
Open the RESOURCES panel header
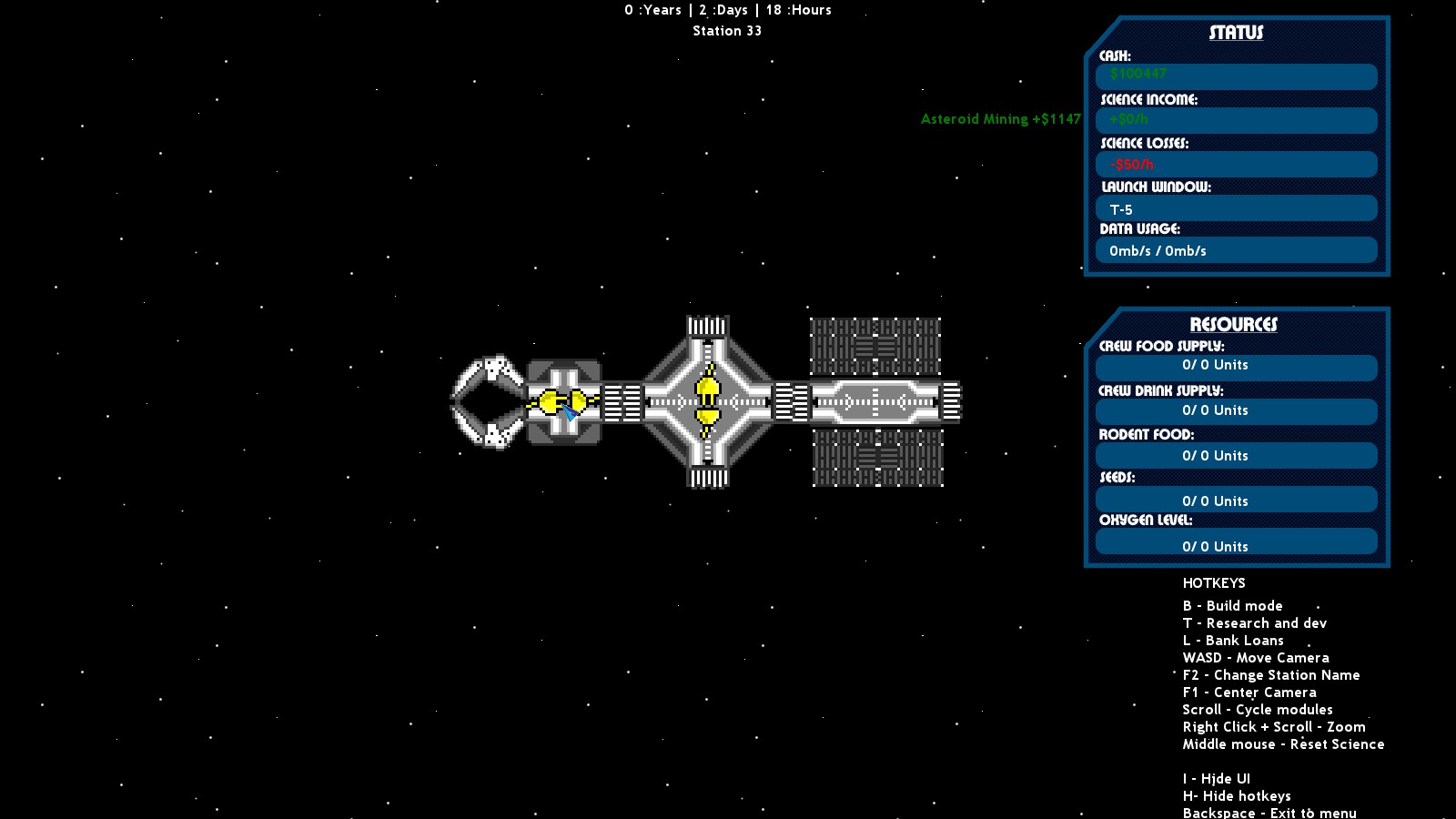[x=1236, y=323]
